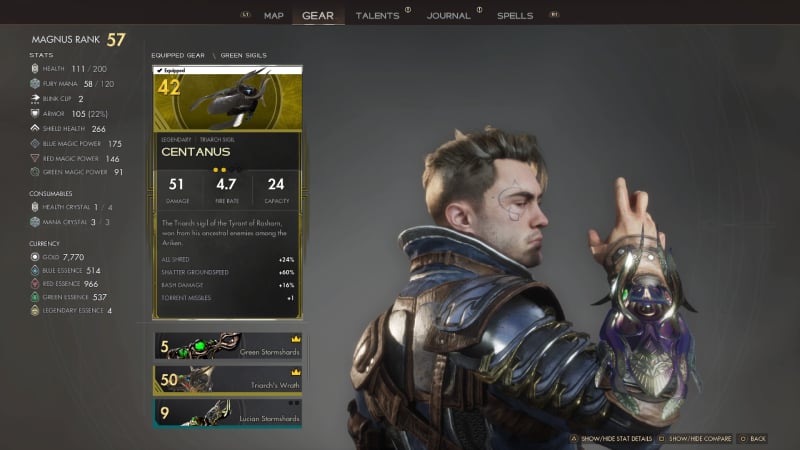Choose the Green Stormshards sigil
Viewport: 800px width, 450px height.
tap(227, 346)
